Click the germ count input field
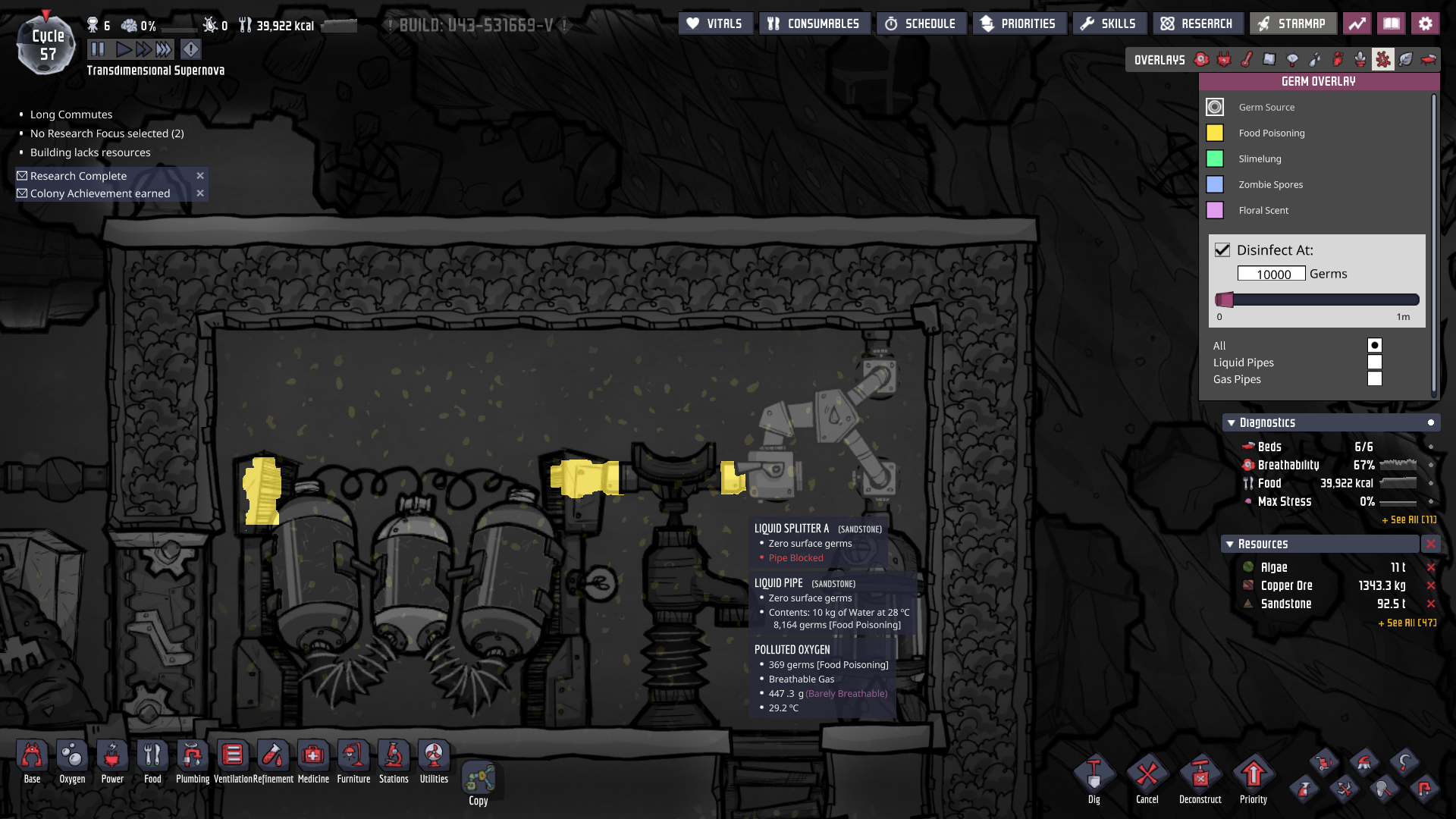The width and height of the screenshot is (1456, 819). tap(1272, 274)
